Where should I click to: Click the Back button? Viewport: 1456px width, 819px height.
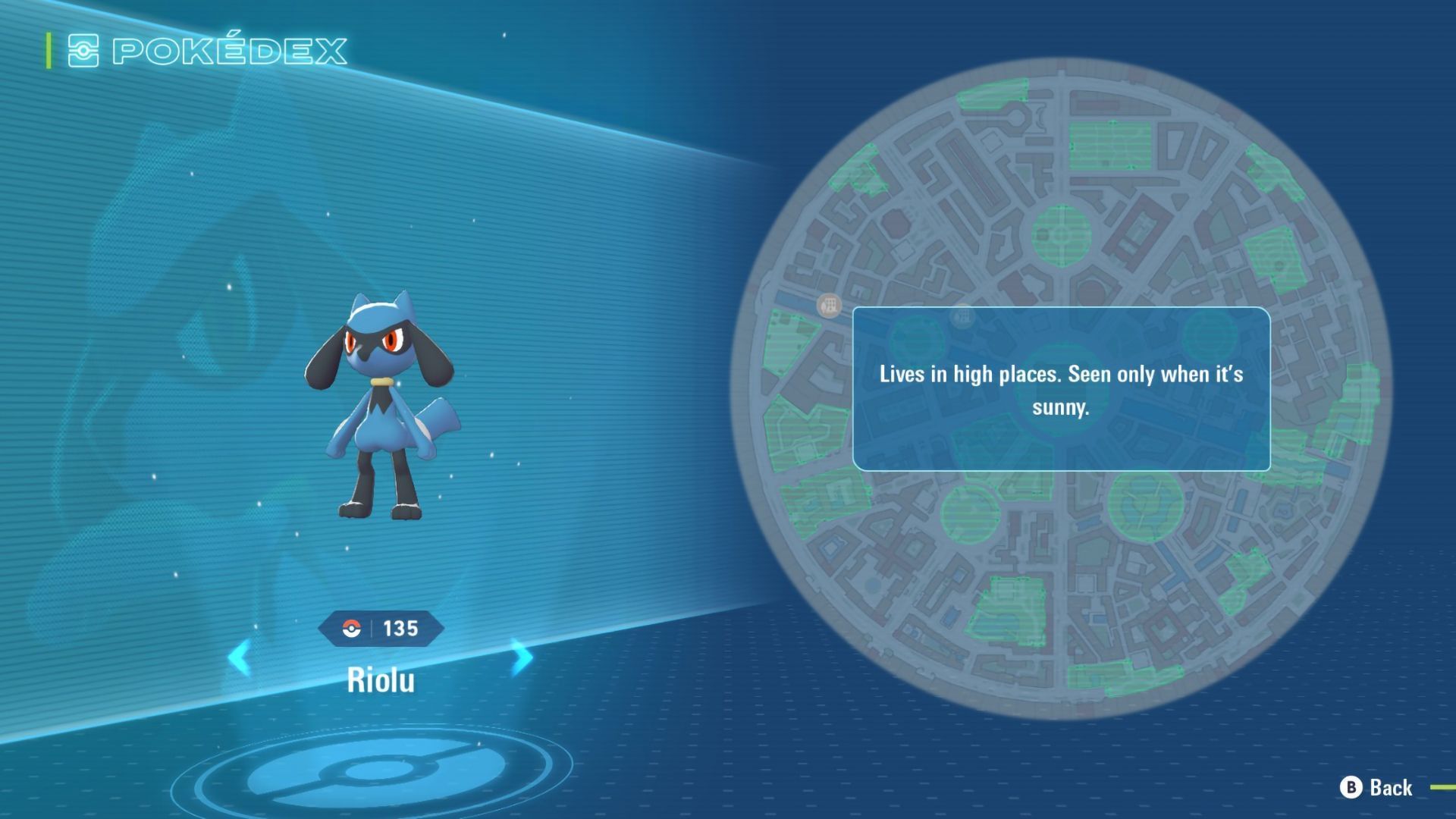pos(1377,788)
